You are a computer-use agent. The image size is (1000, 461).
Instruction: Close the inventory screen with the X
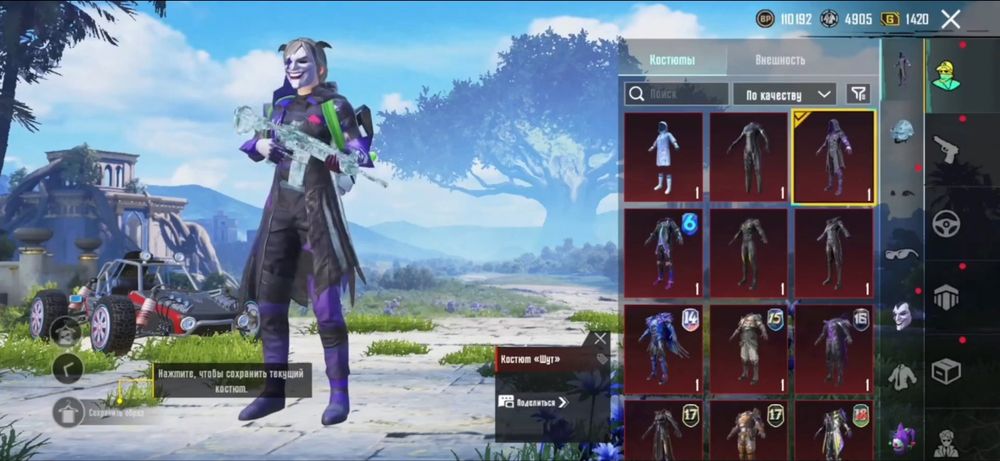(x=950, y=18)
